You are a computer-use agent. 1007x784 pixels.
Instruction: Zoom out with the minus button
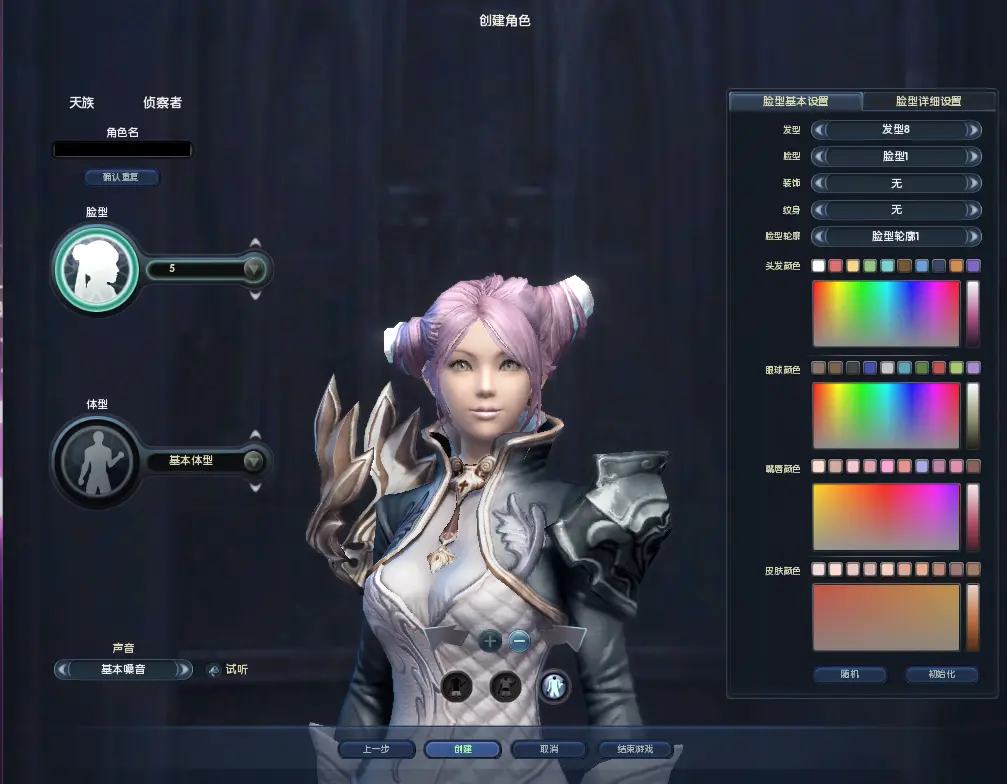pos(519,642)
